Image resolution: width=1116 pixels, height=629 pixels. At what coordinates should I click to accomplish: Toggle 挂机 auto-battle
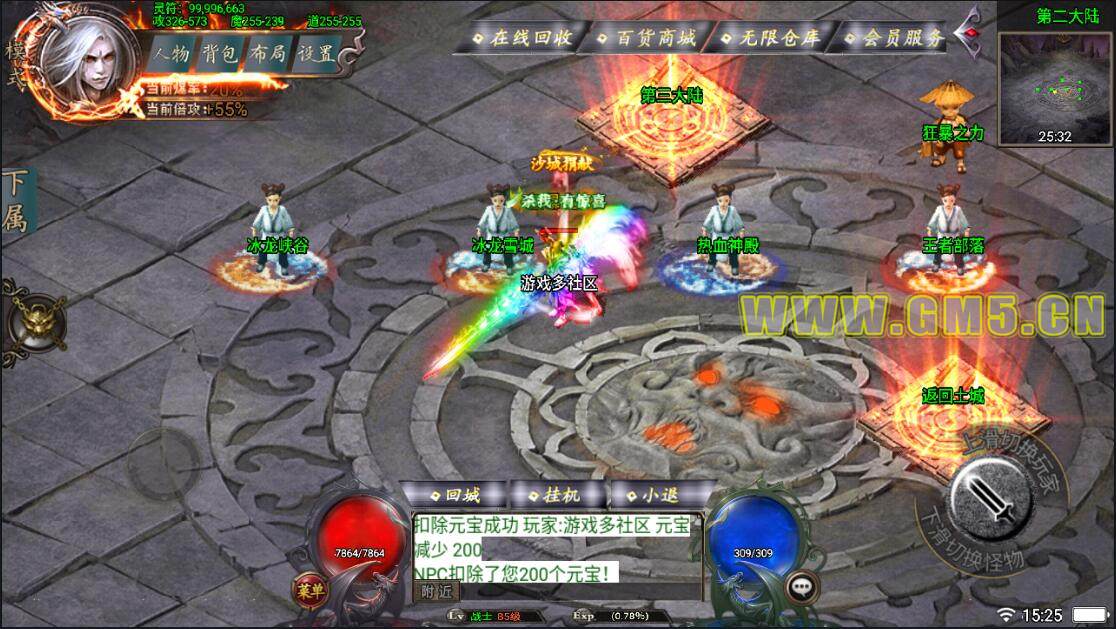[x=553, y=495]
